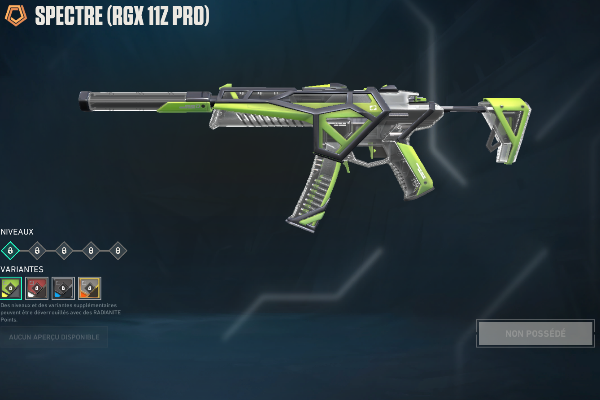The width and height of the screenshot is (600, 400).
Task: Pick the blue and black variant swatch
Action: point(63,288)
